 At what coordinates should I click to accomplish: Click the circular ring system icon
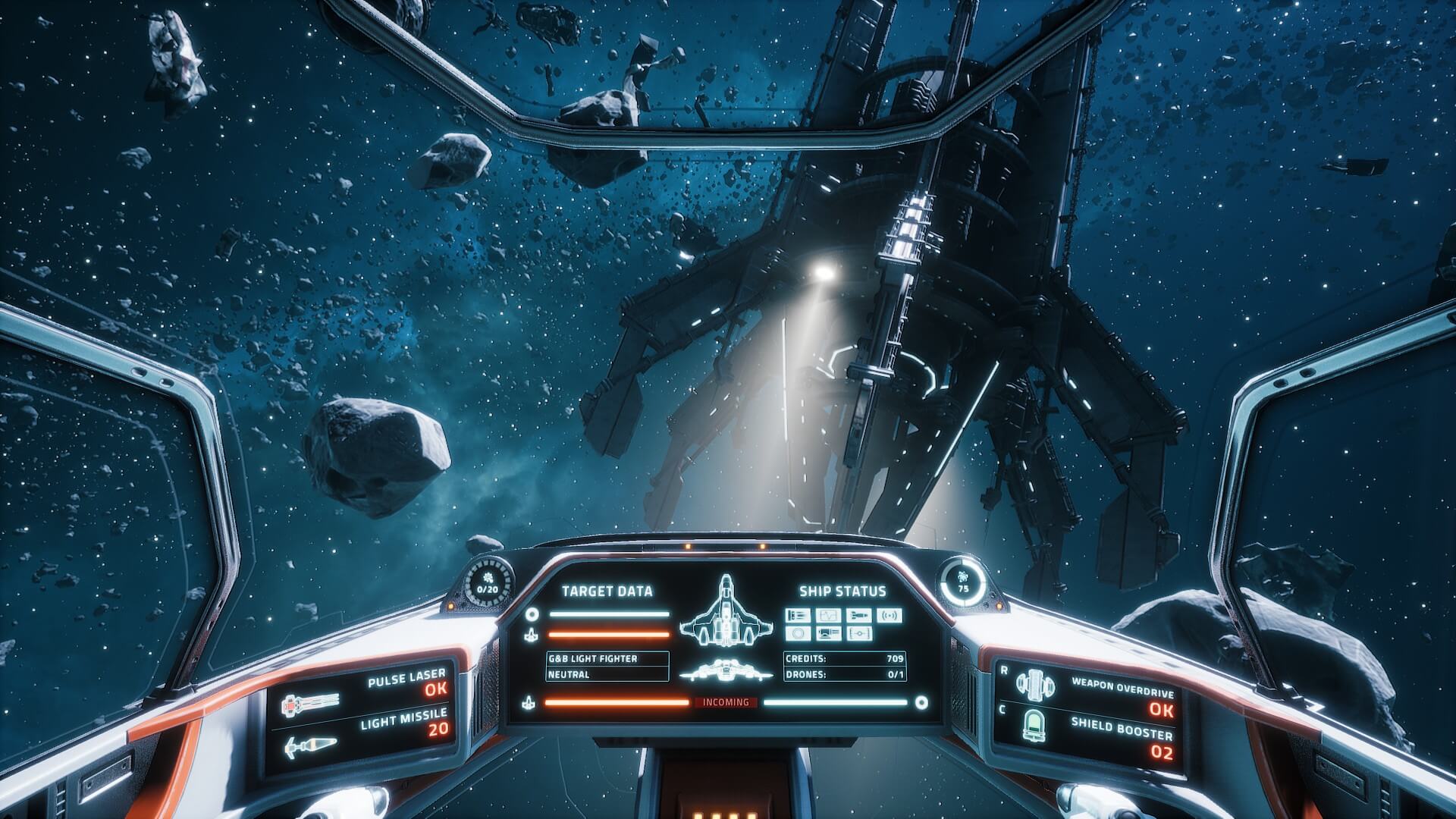(x=798, y=633)
